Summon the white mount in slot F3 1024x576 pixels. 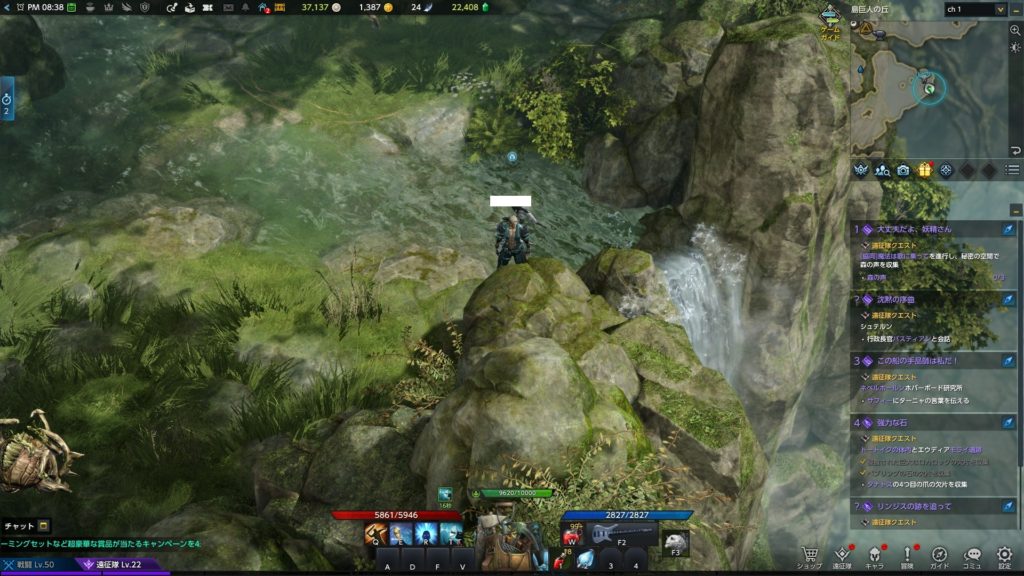tap(677, 541)
